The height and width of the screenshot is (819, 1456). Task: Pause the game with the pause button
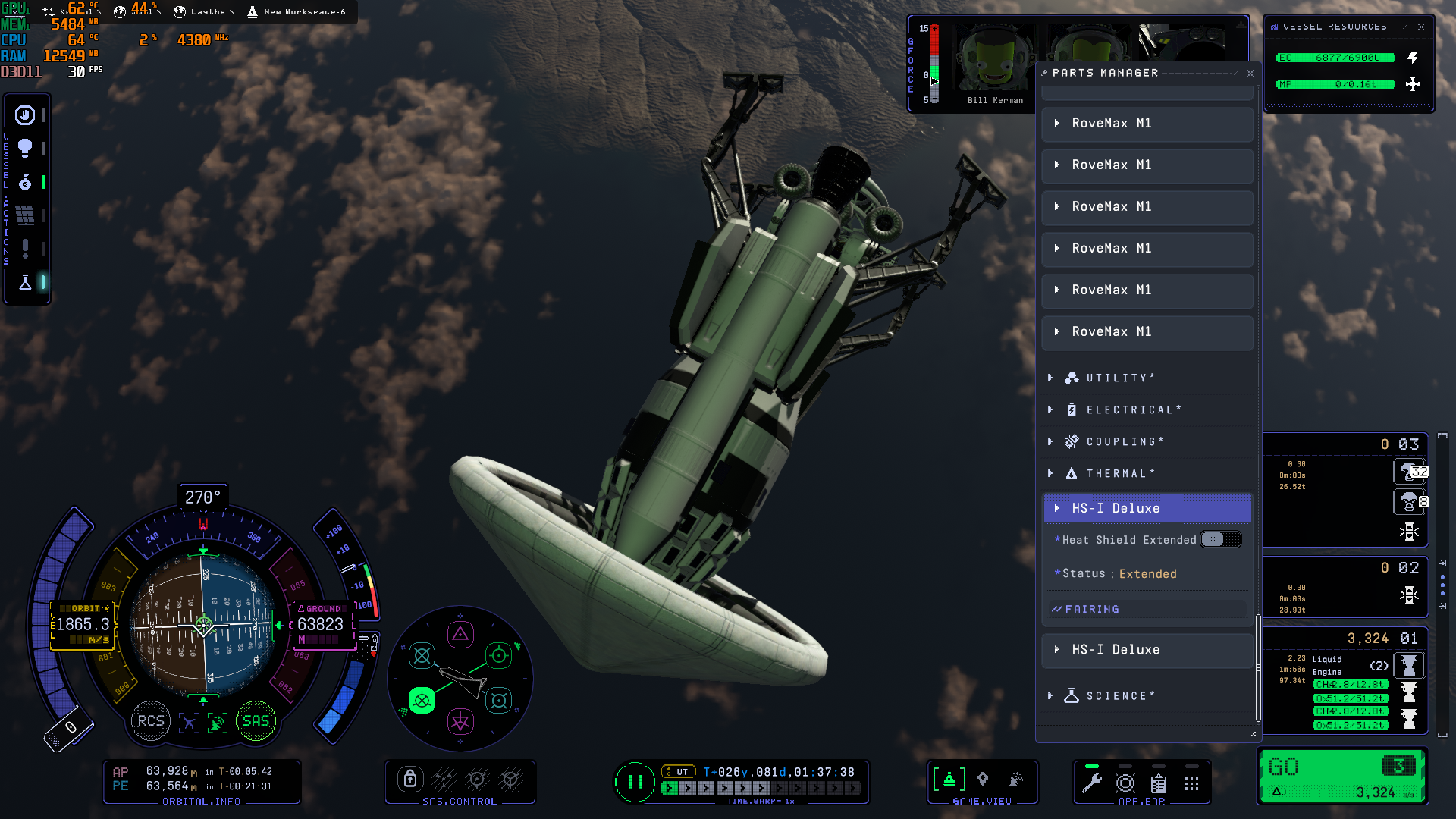click(635, 783)
